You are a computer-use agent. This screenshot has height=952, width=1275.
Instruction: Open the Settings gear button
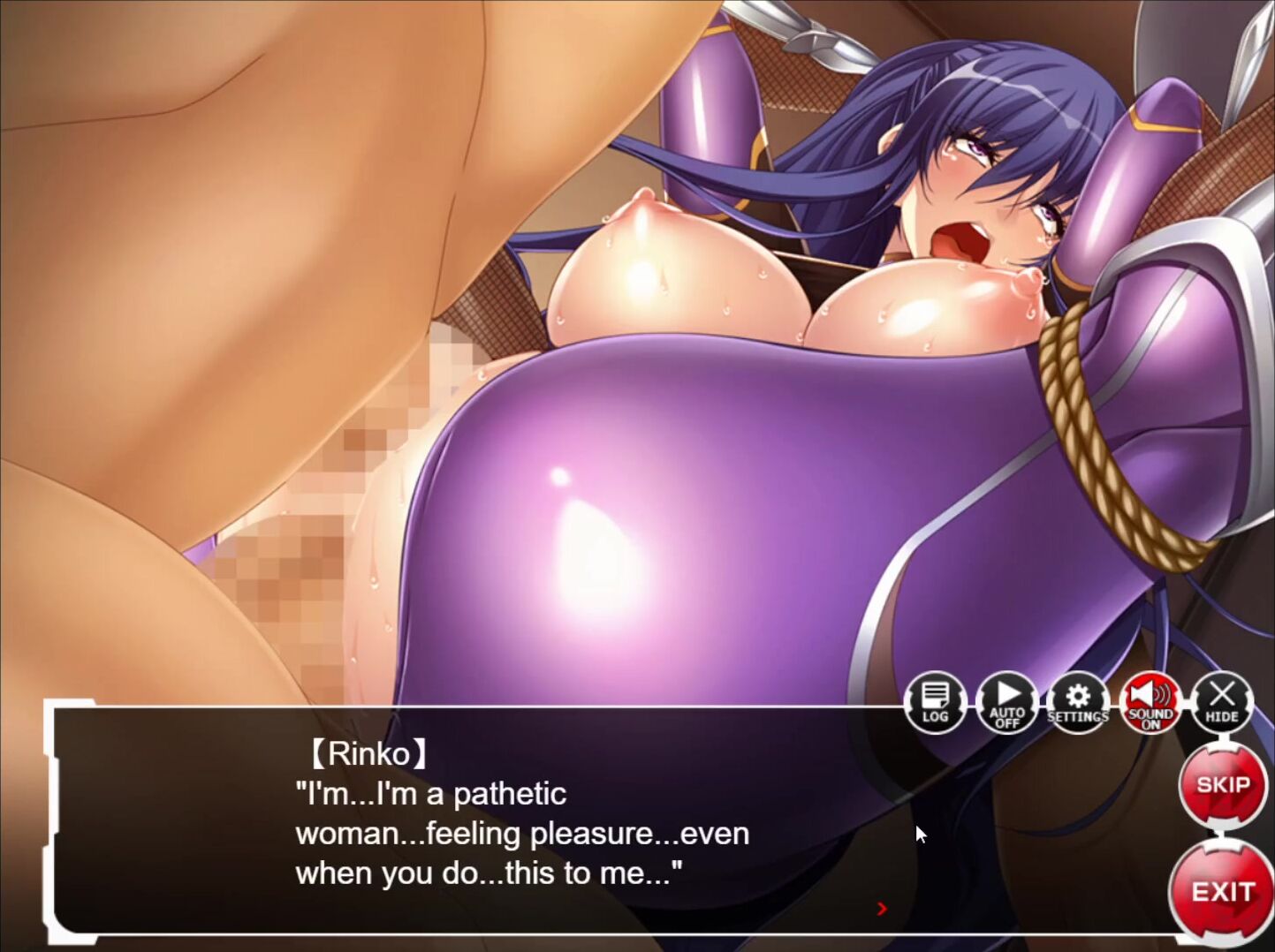point(1078,703)
